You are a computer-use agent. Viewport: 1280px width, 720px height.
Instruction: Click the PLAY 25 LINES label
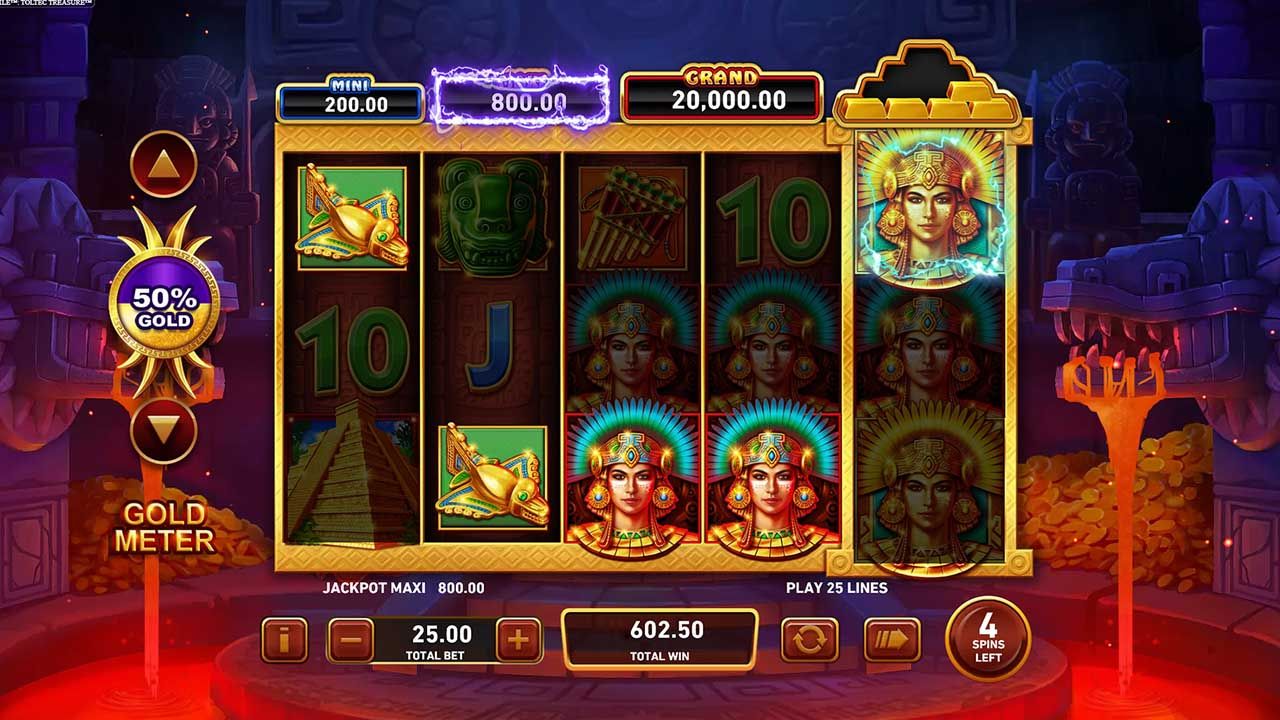[836, 588]
